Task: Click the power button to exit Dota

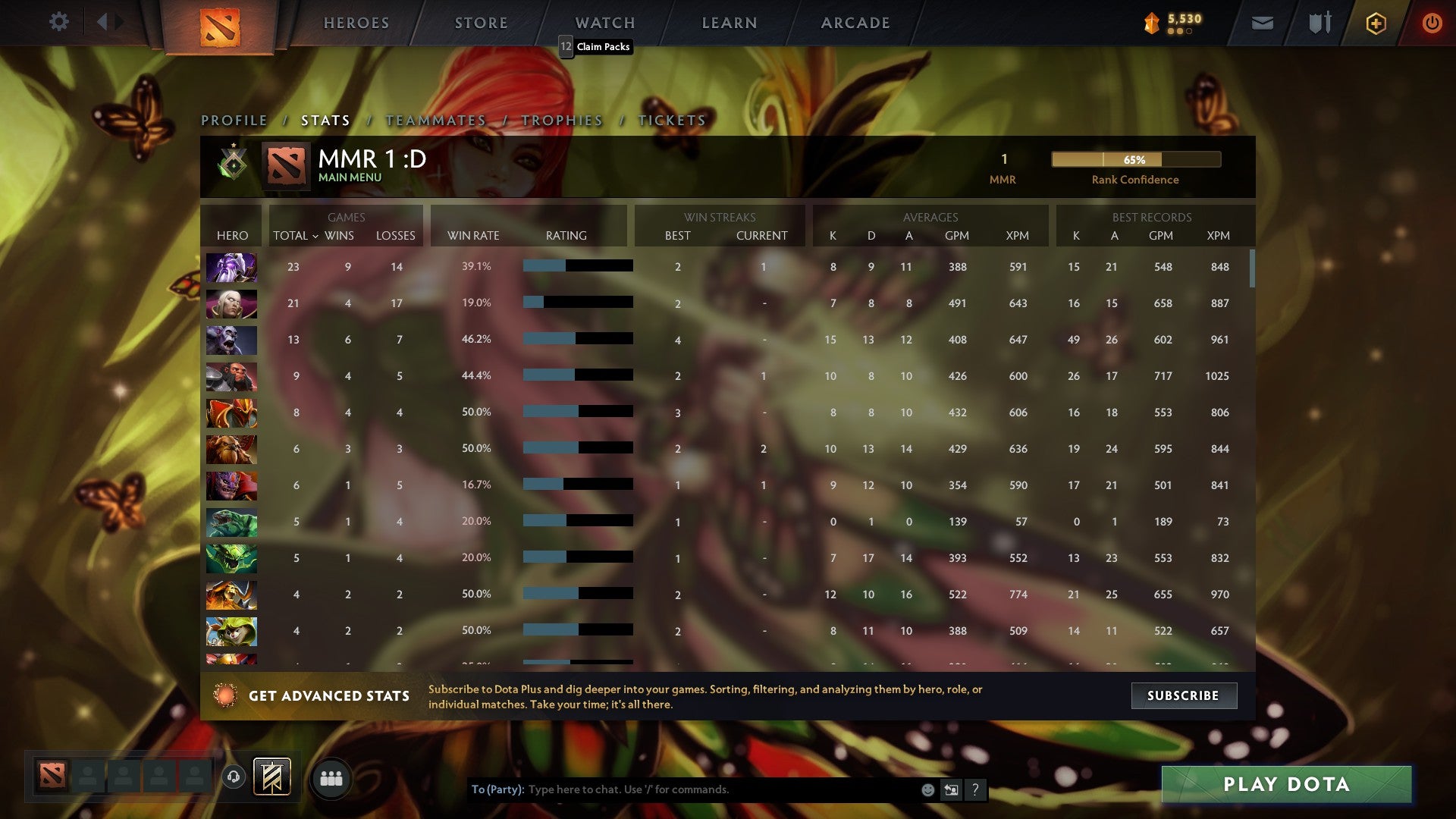Action: (1432, 23)
